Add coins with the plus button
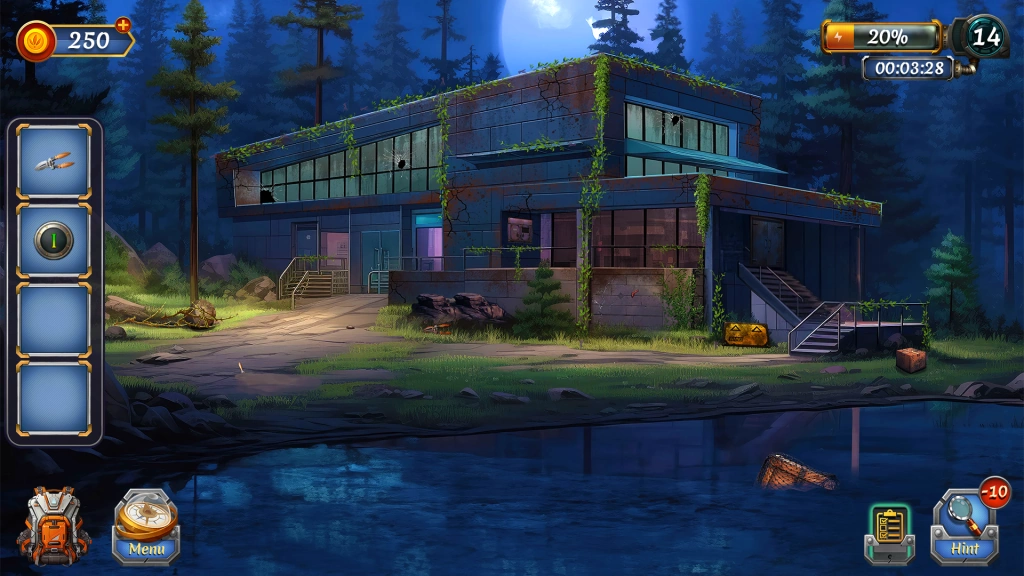1024x576 pixels. point(123,24)
